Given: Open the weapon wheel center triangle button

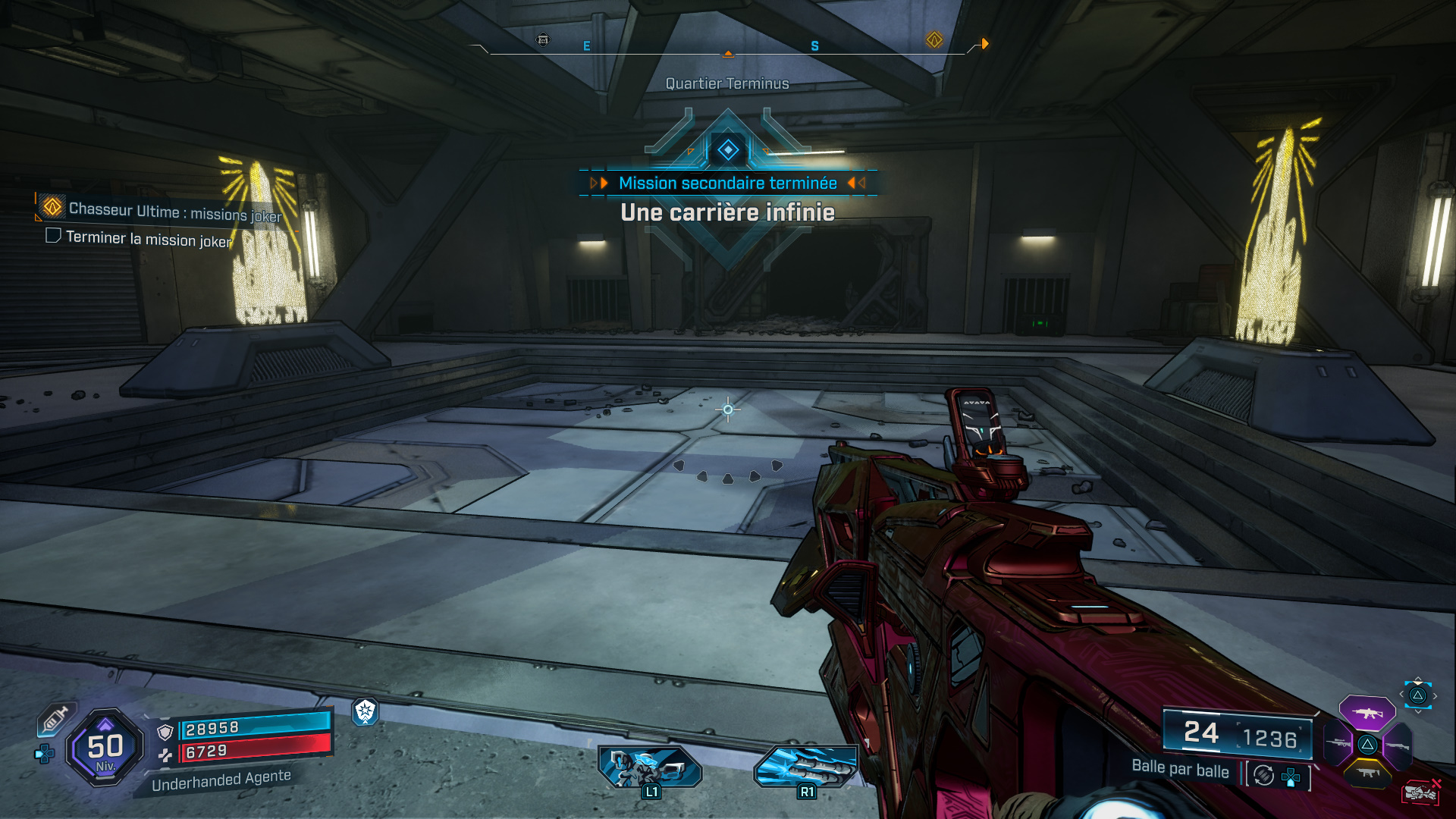Looking at the screenshot, I should 1368,745.
